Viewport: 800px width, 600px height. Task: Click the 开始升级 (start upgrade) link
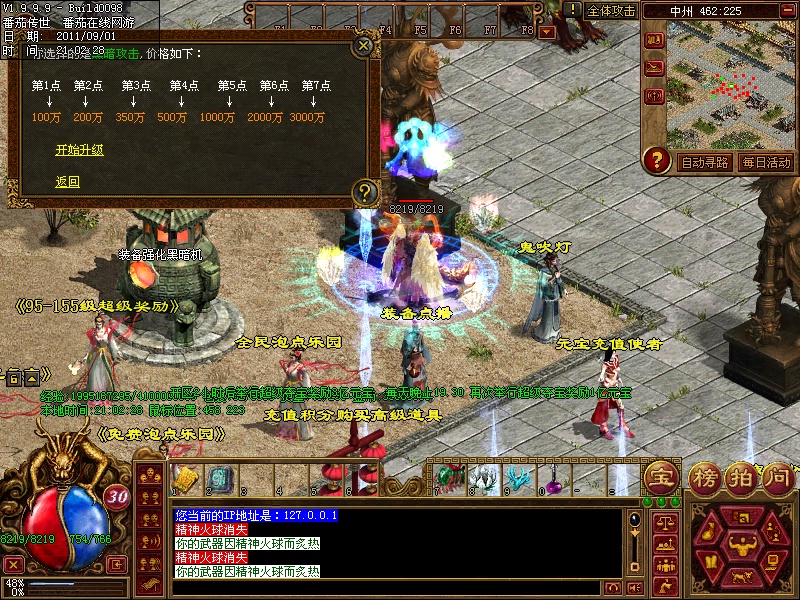80,151
